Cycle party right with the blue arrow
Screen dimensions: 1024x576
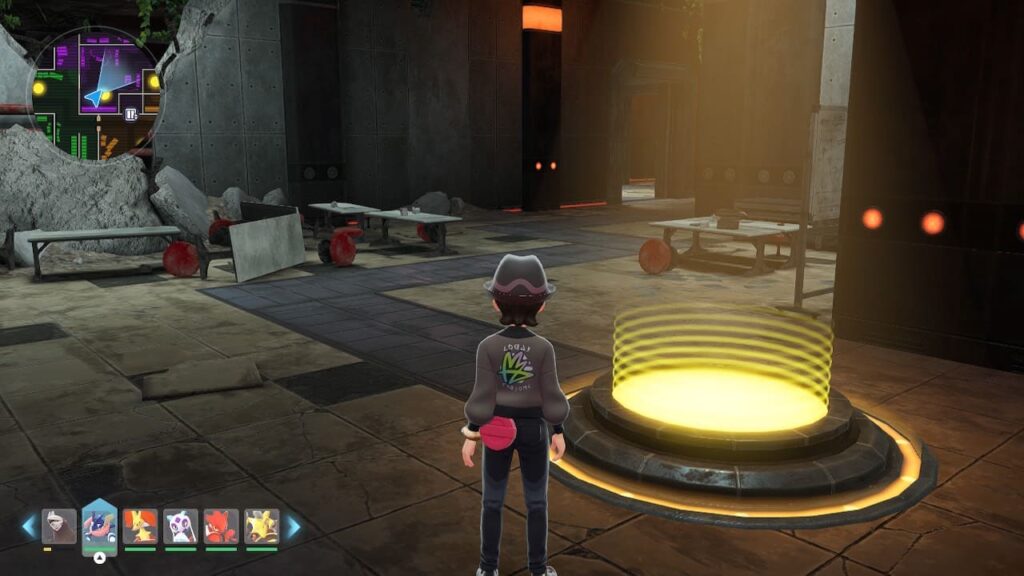(x=294, y=526)
